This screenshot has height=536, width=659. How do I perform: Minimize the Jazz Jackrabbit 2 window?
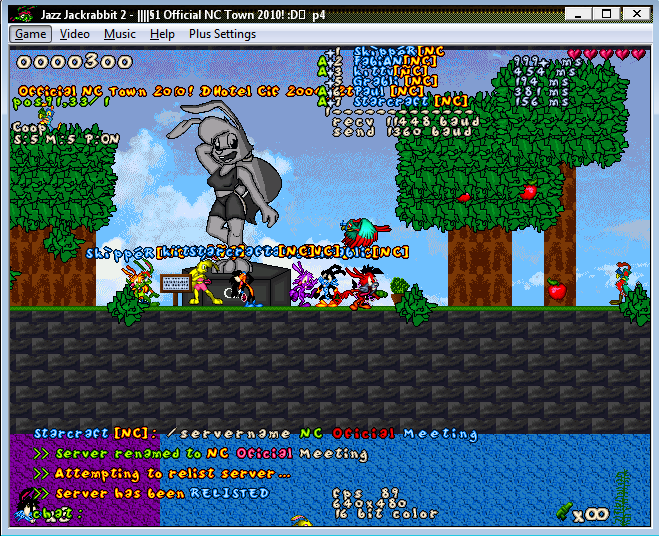click(580, 12)
